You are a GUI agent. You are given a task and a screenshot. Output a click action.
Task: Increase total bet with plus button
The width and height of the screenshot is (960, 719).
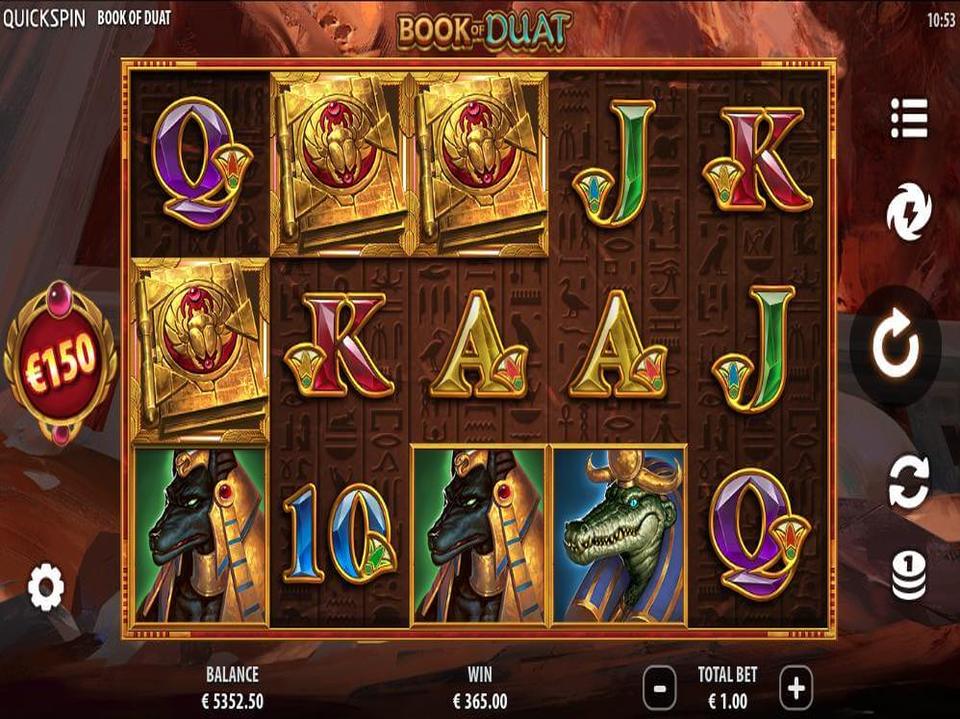pyautogui.click(x=796, y=688)
